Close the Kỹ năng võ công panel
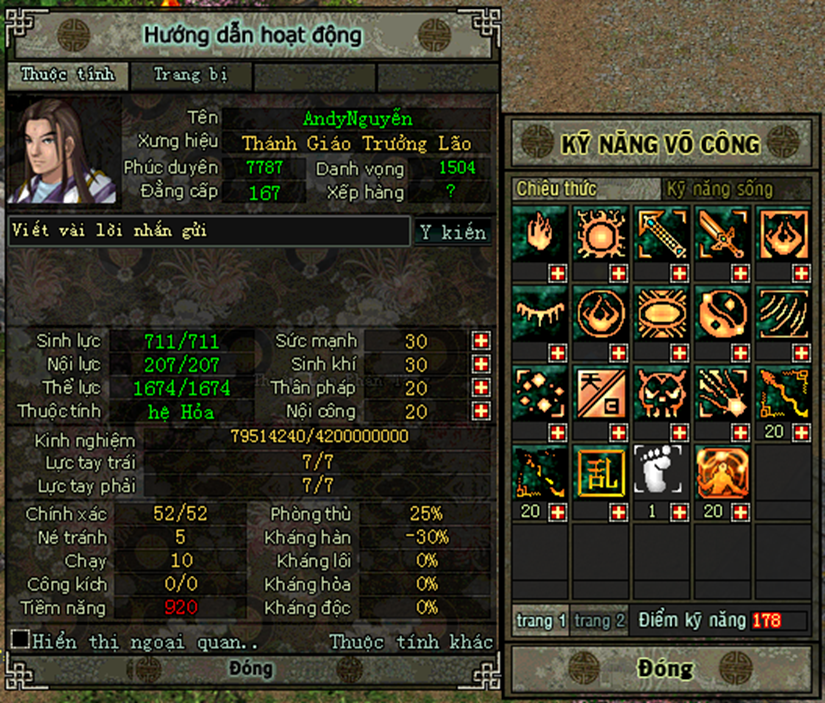Viewport: 825px width, 703px height. (x=664, y=667)
